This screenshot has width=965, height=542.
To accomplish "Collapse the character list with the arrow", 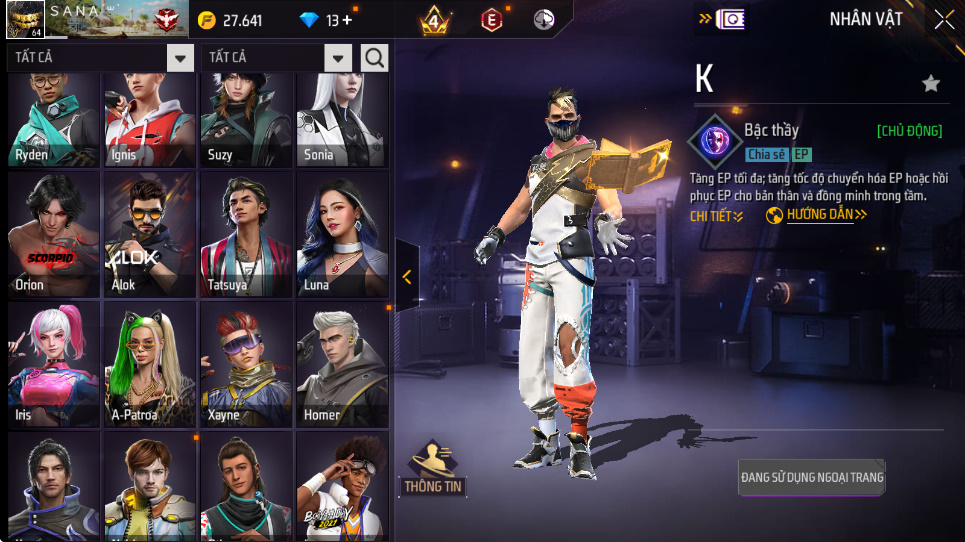I will click(x=407, y=277).
